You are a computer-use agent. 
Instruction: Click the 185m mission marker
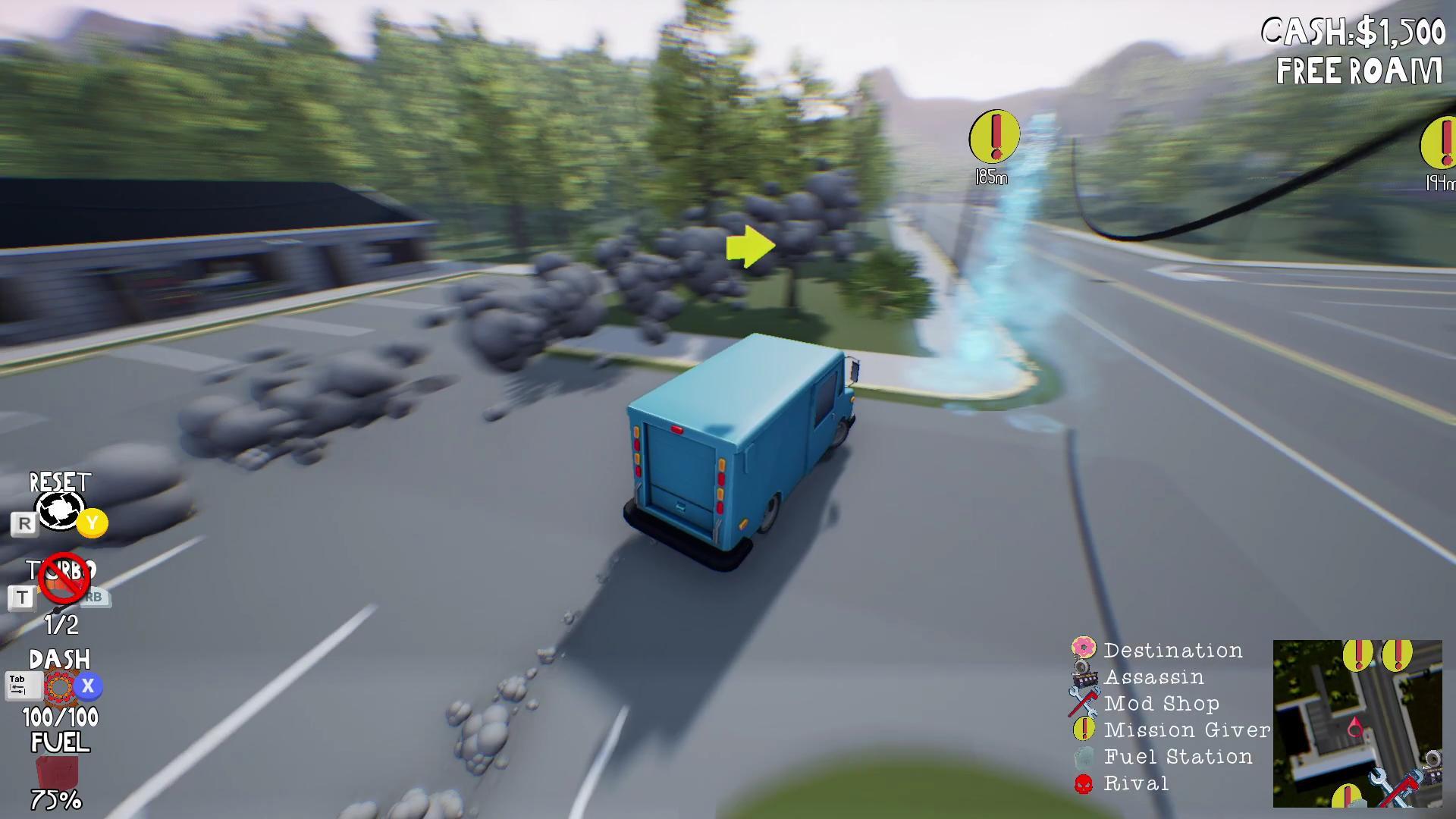point(993,136)
